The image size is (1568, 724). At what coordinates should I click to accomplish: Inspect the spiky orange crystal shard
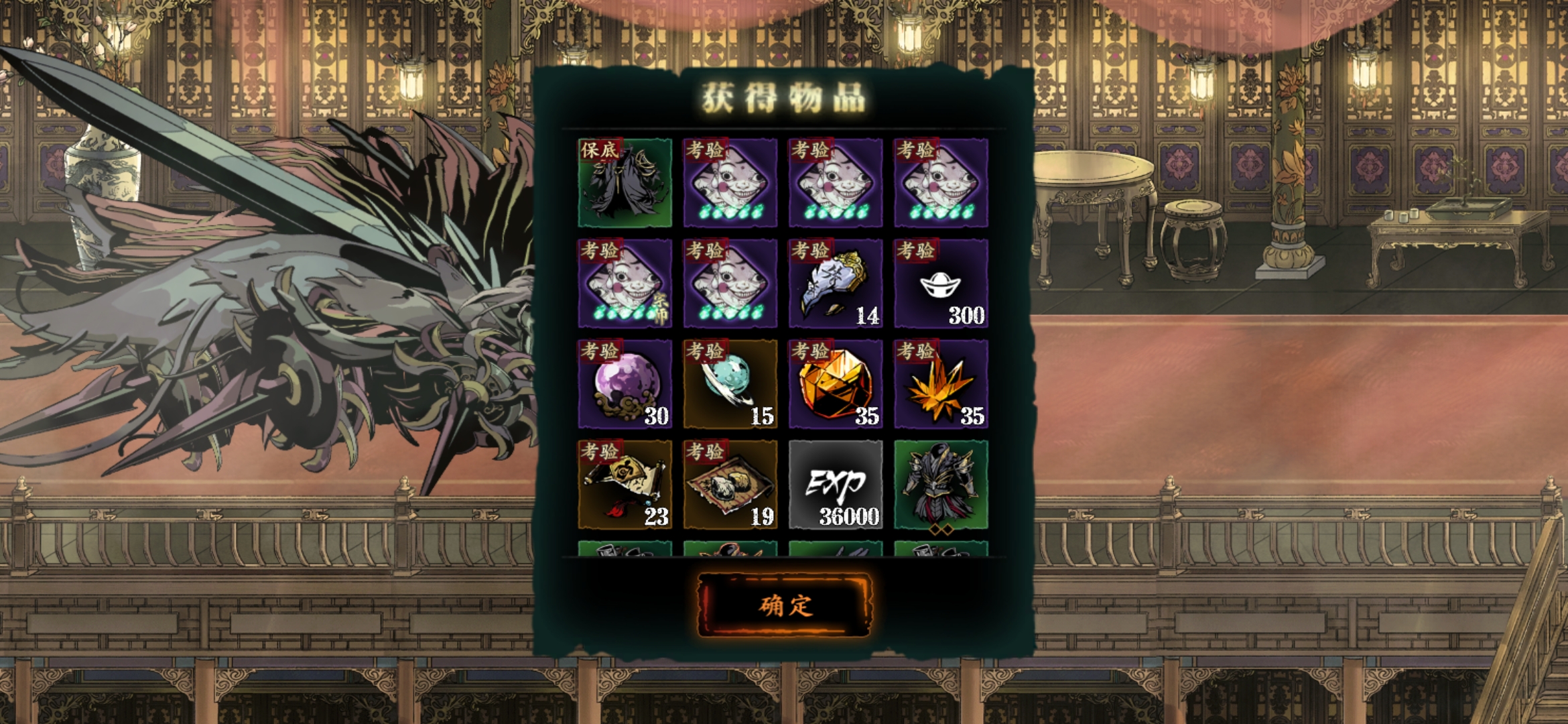pos(941,384)
